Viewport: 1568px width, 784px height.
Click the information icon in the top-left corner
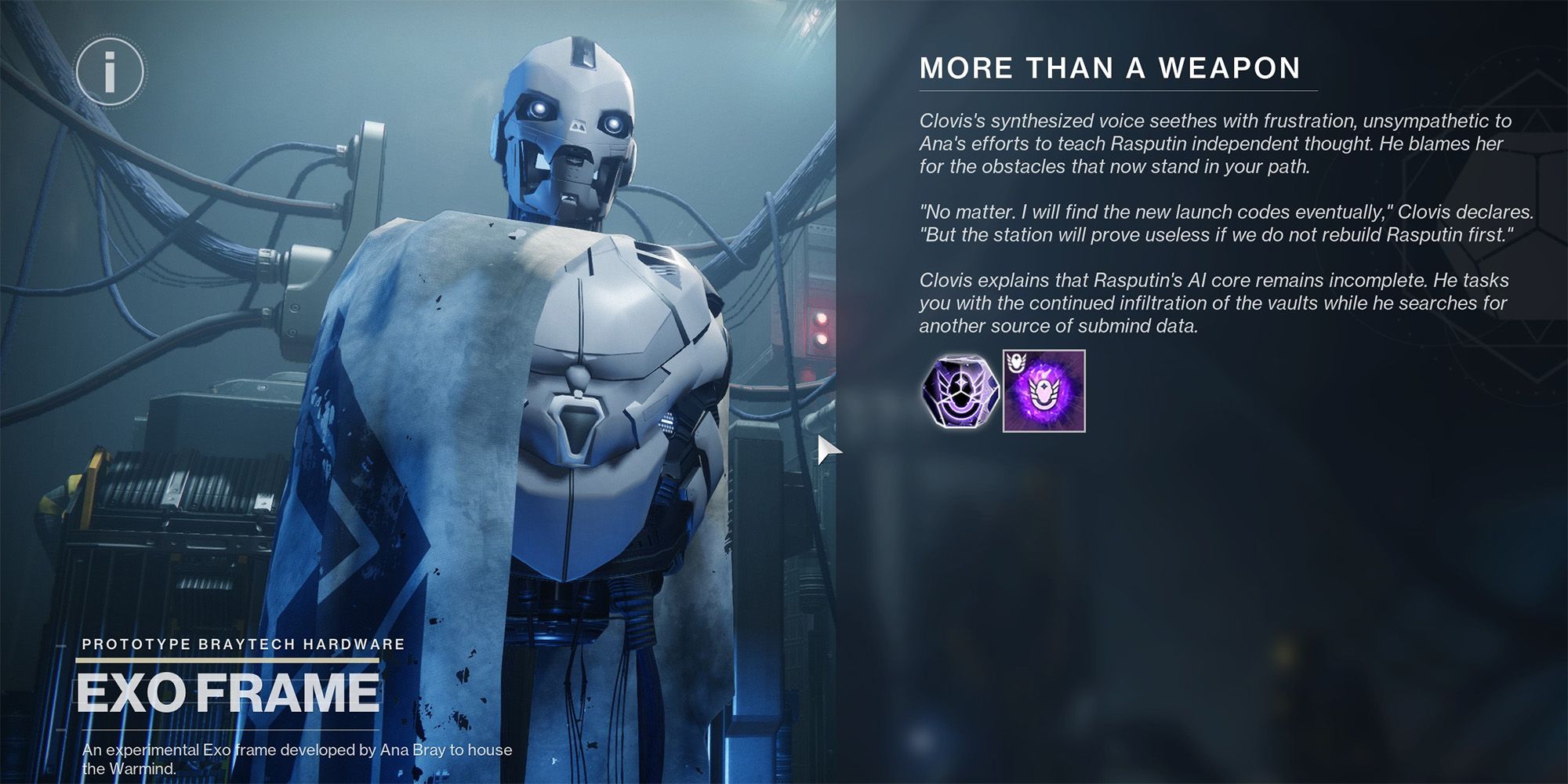(x=111, y=71)
